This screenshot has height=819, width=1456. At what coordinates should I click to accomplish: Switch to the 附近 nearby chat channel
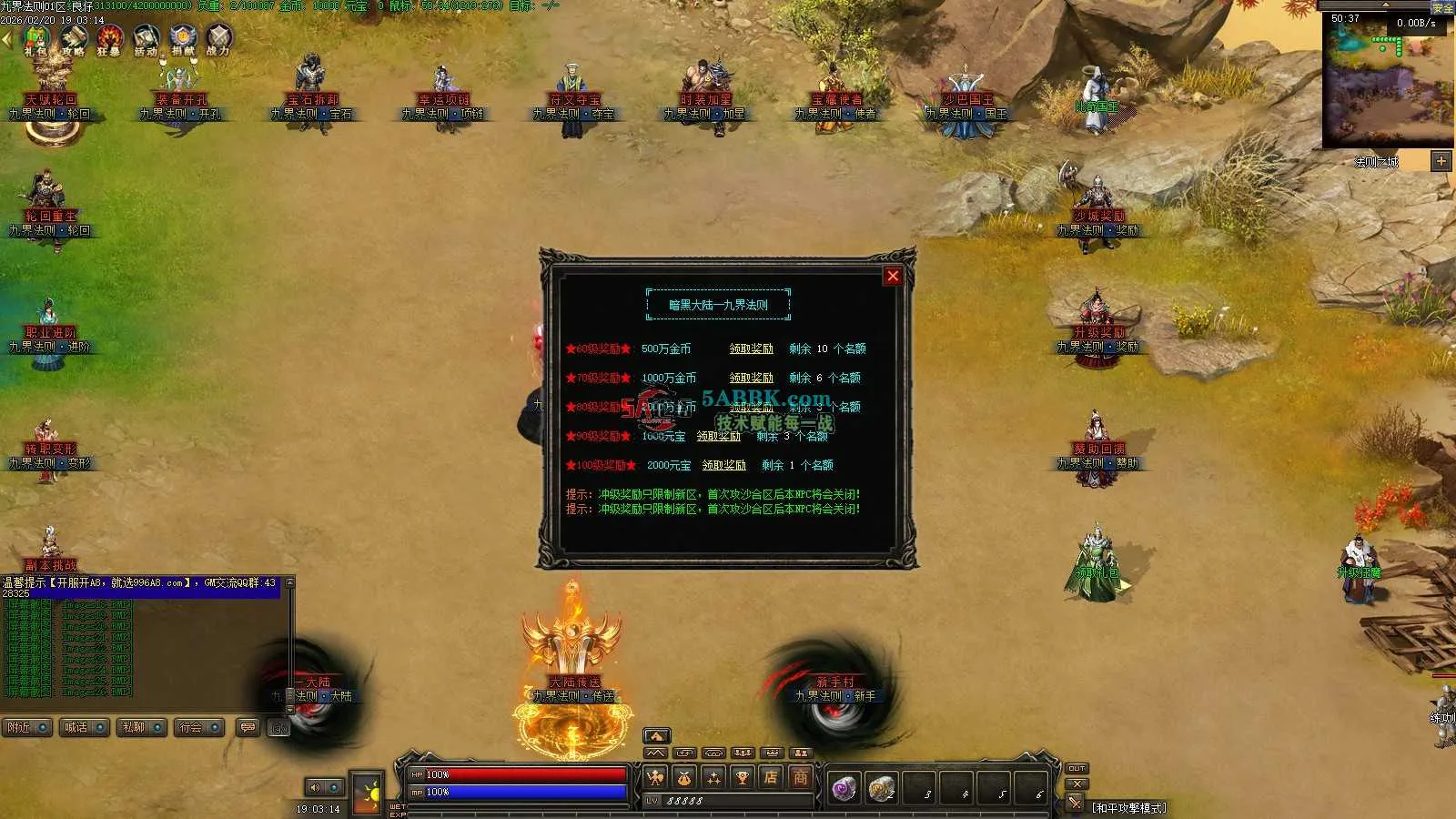[27, 728]
